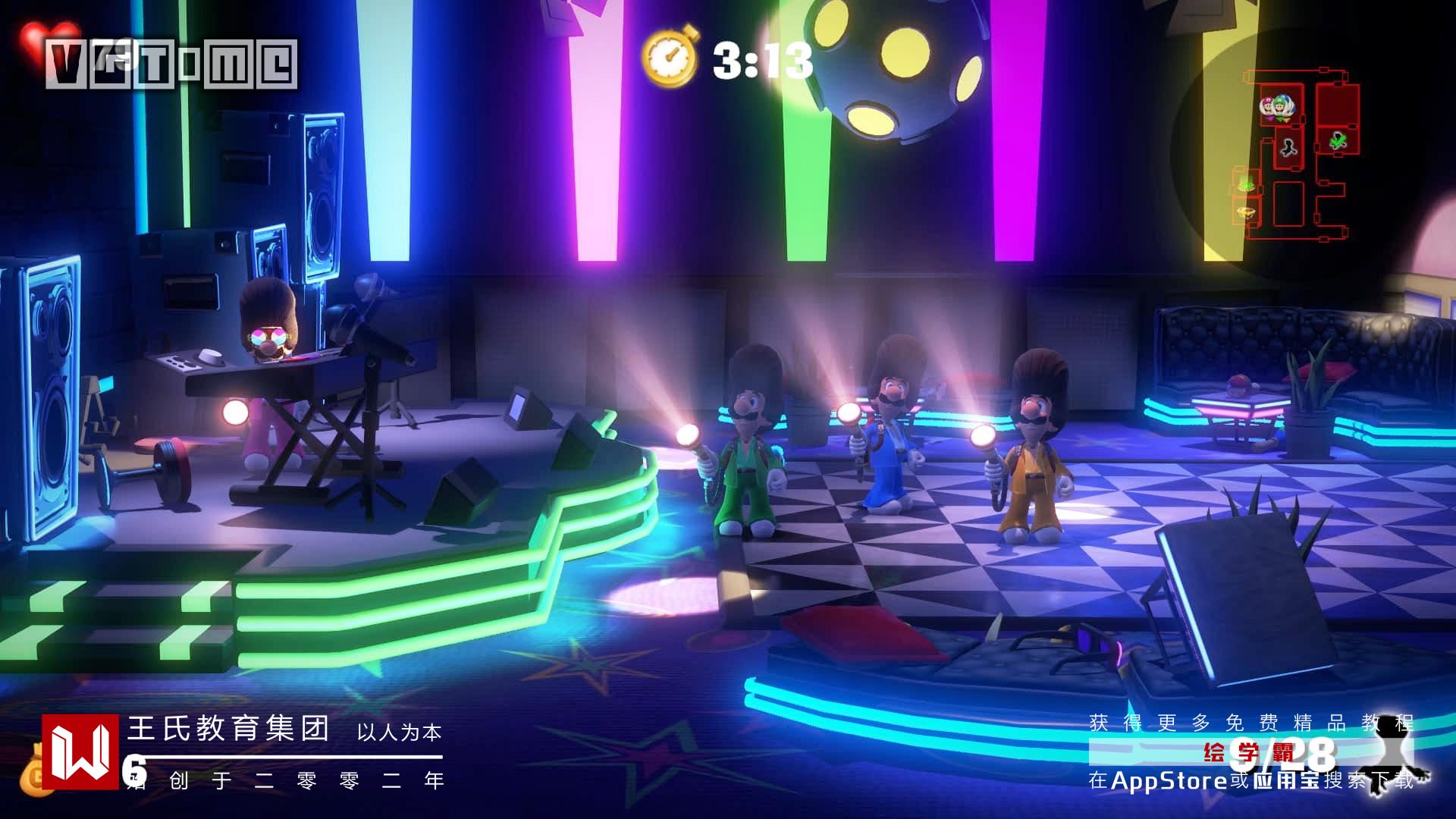Click the gold plate marker on minimap
This screenshot has width=1456, height=819.
pos(1245,212)
